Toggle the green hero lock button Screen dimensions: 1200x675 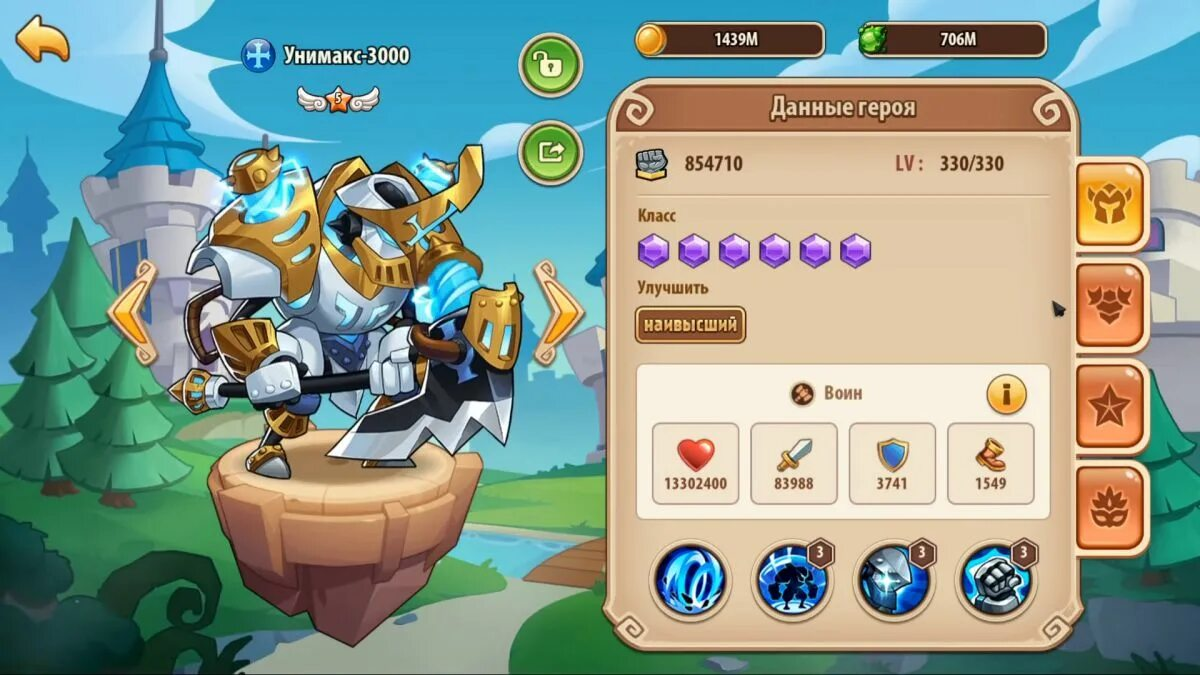point(550,65)
